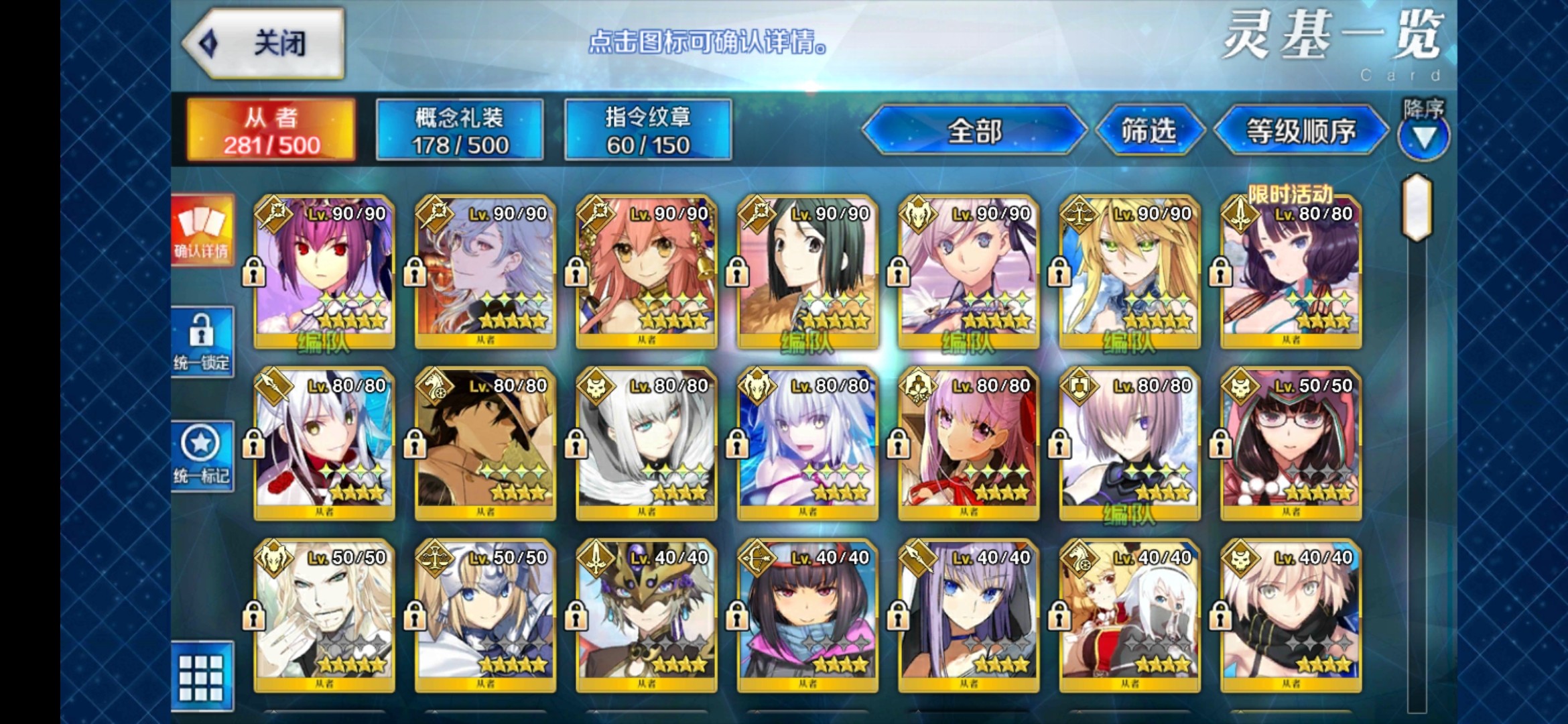Open the glasses-wearing Lv.50 servant card

tap(1291, 444)
